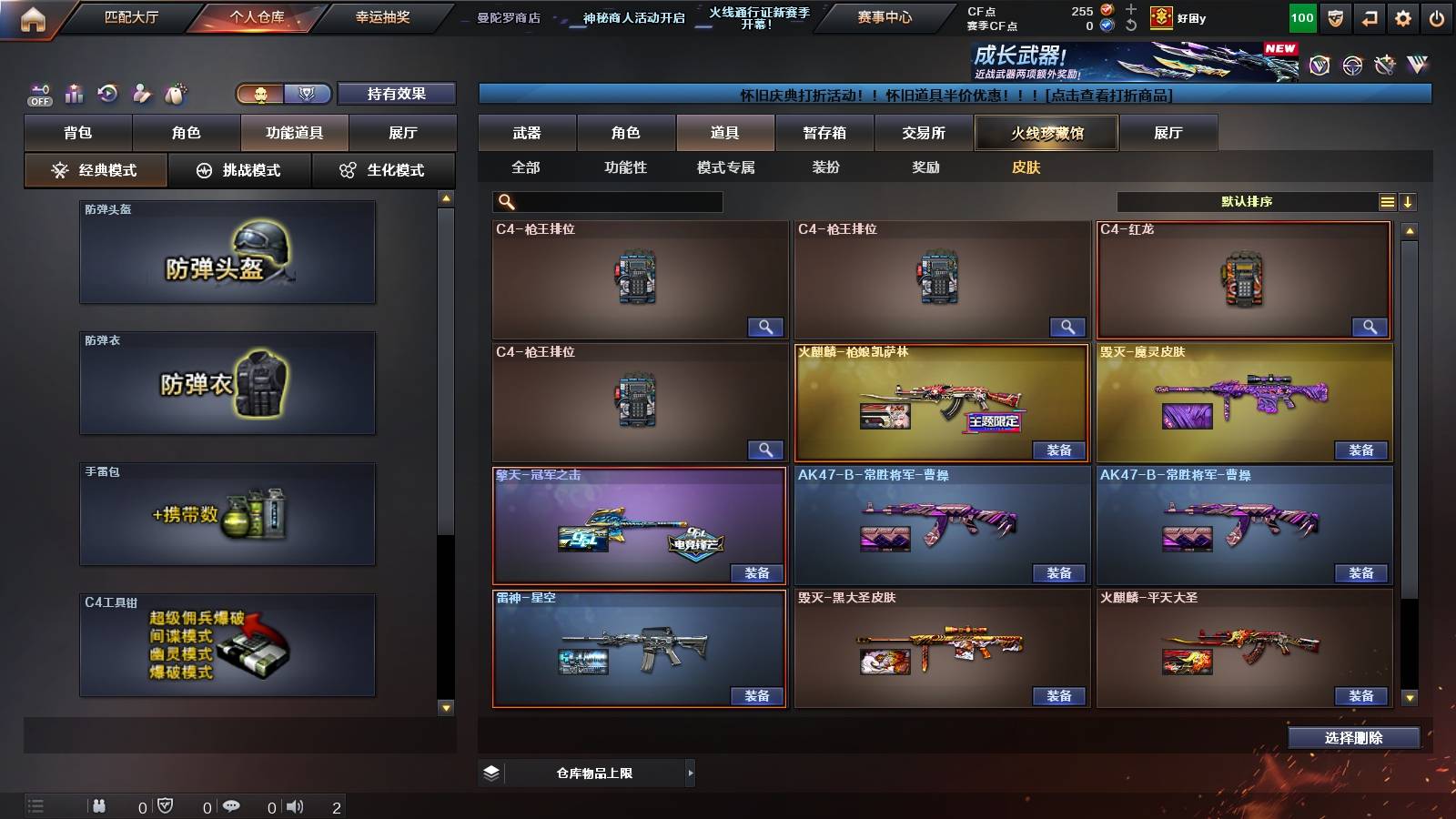Click the descending sort arrow icon
Viewport: 1456px width, 819px height.
pyautogui.click(x=1410, y=201)
